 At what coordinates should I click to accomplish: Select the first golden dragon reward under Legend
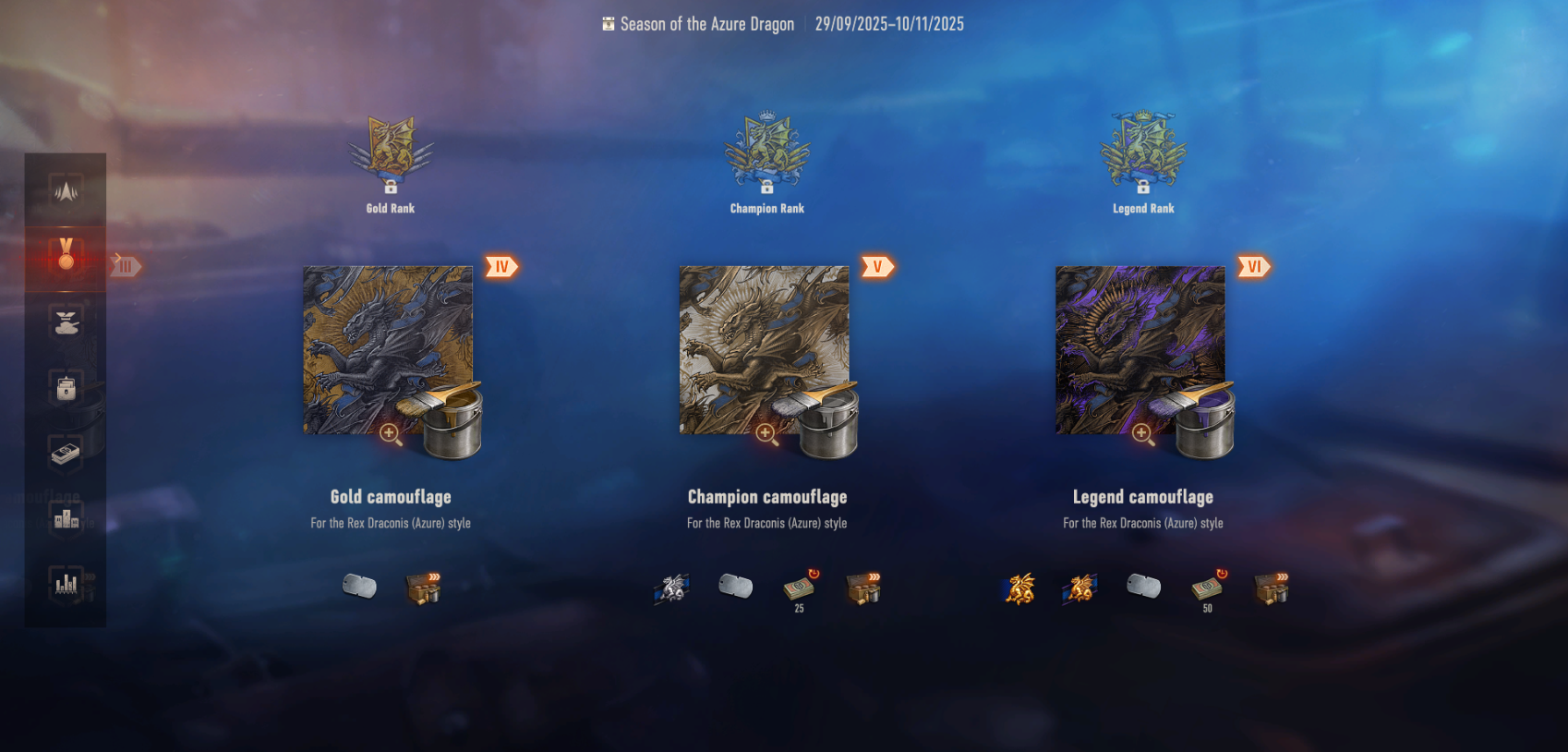(1019, 588)
